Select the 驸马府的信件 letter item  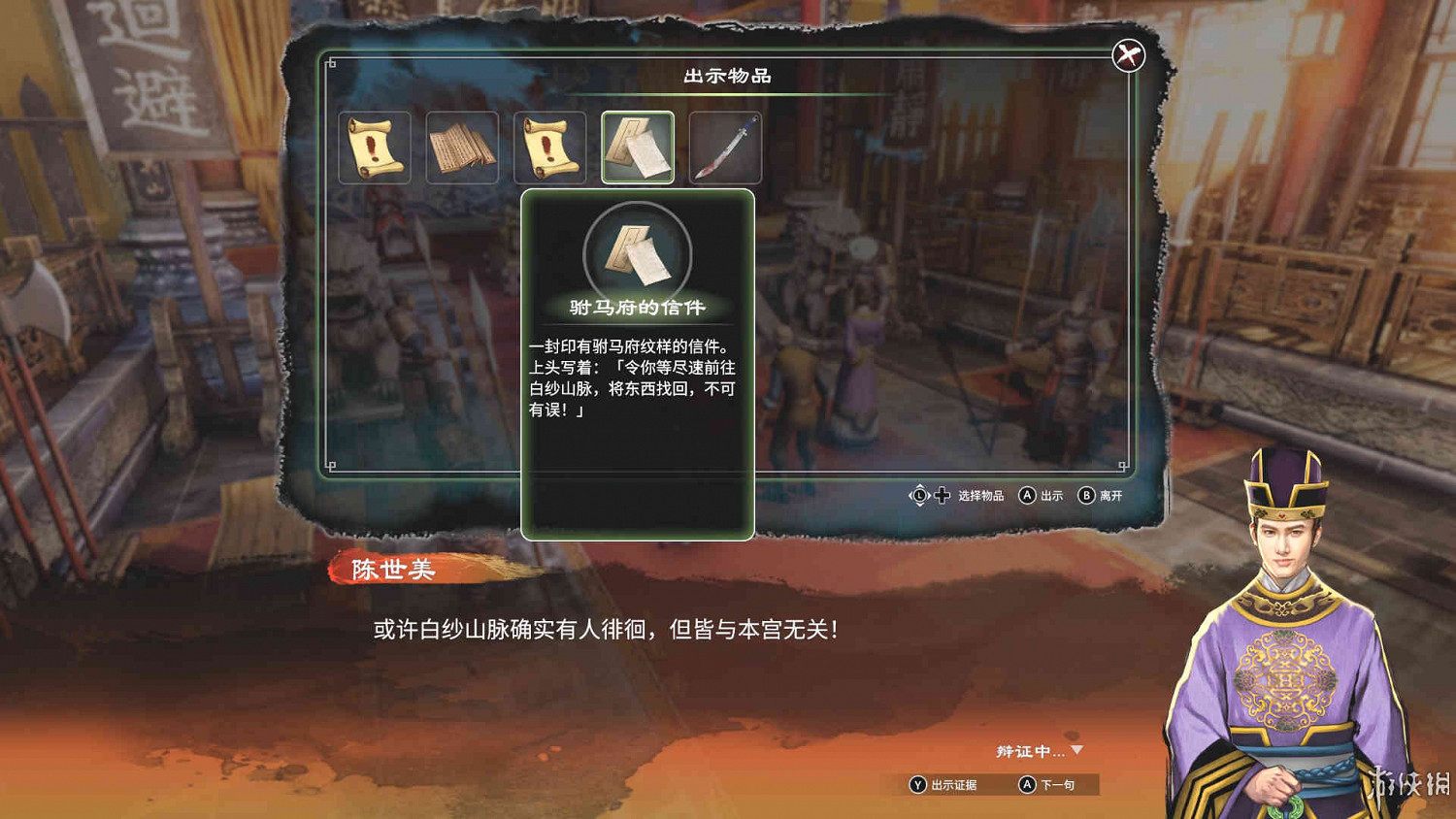coord(636,148)
